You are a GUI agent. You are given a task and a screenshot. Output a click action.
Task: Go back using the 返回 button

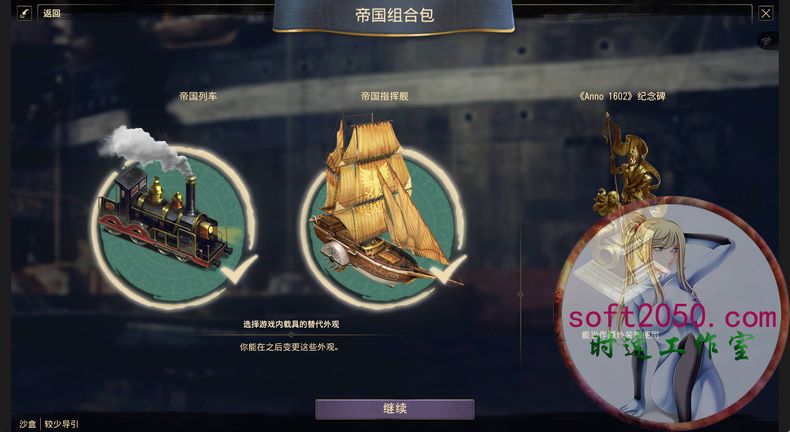(52, 13)
